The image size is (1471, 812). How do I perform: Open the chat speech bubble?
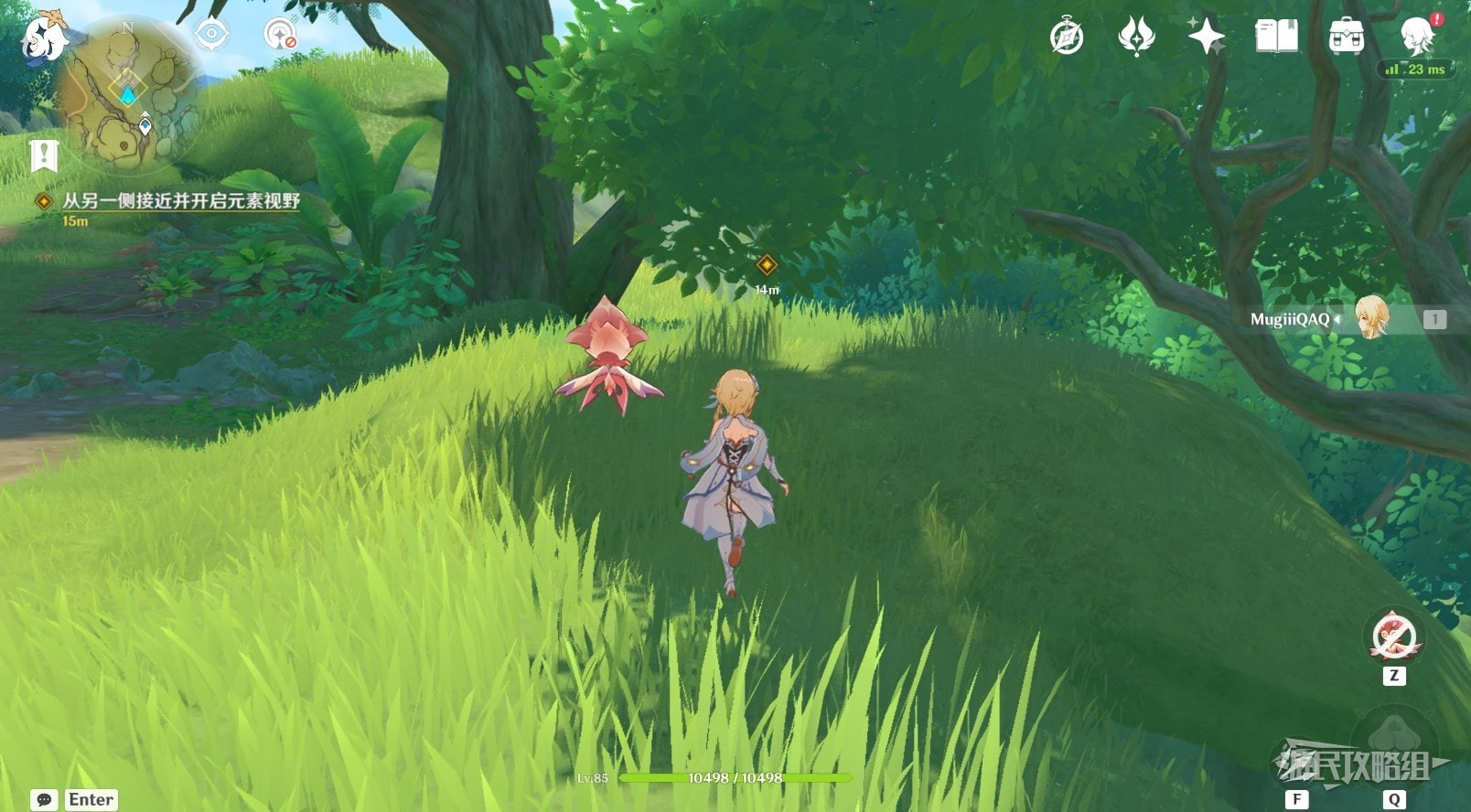(44, 800)
